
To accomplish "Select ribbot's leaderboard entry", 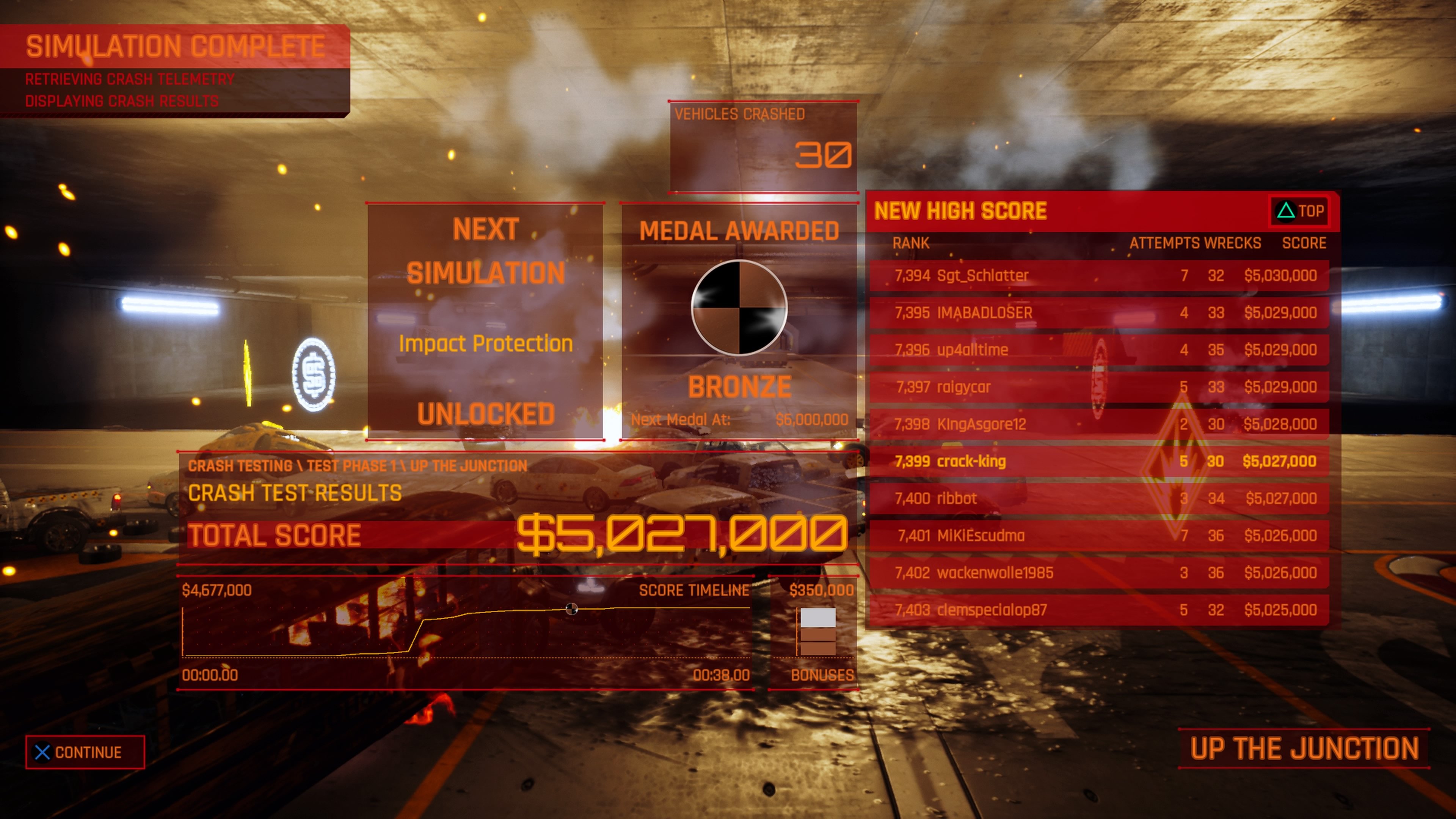I will tap(1099, 499).
